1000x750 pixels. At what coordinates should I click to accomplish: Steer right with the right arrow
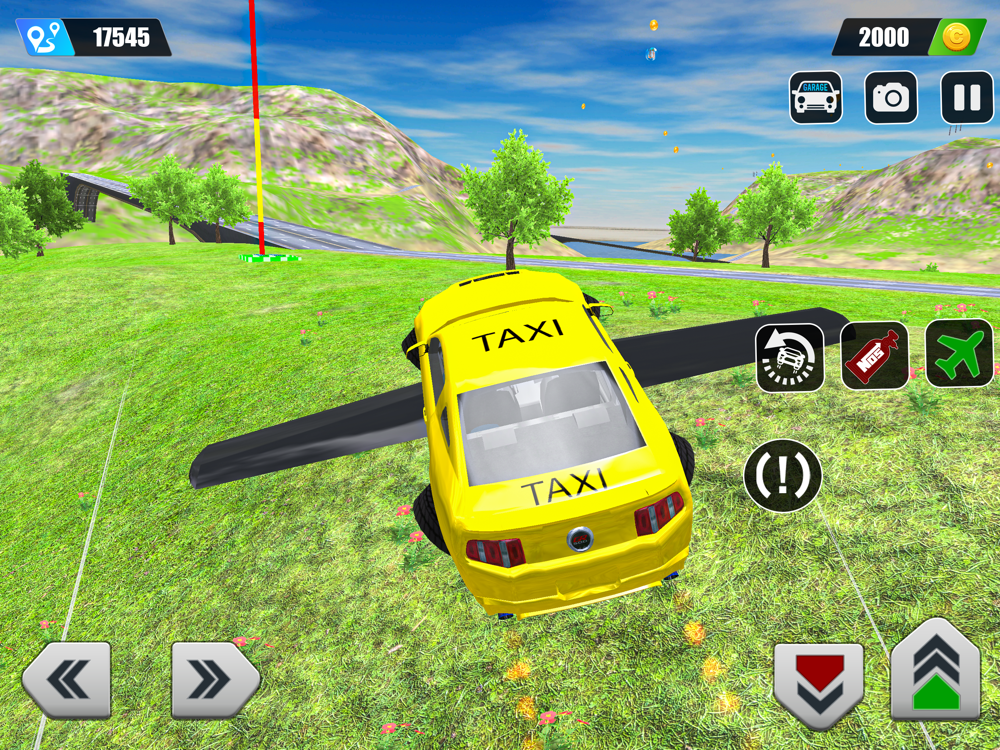[x=214, y=681]
